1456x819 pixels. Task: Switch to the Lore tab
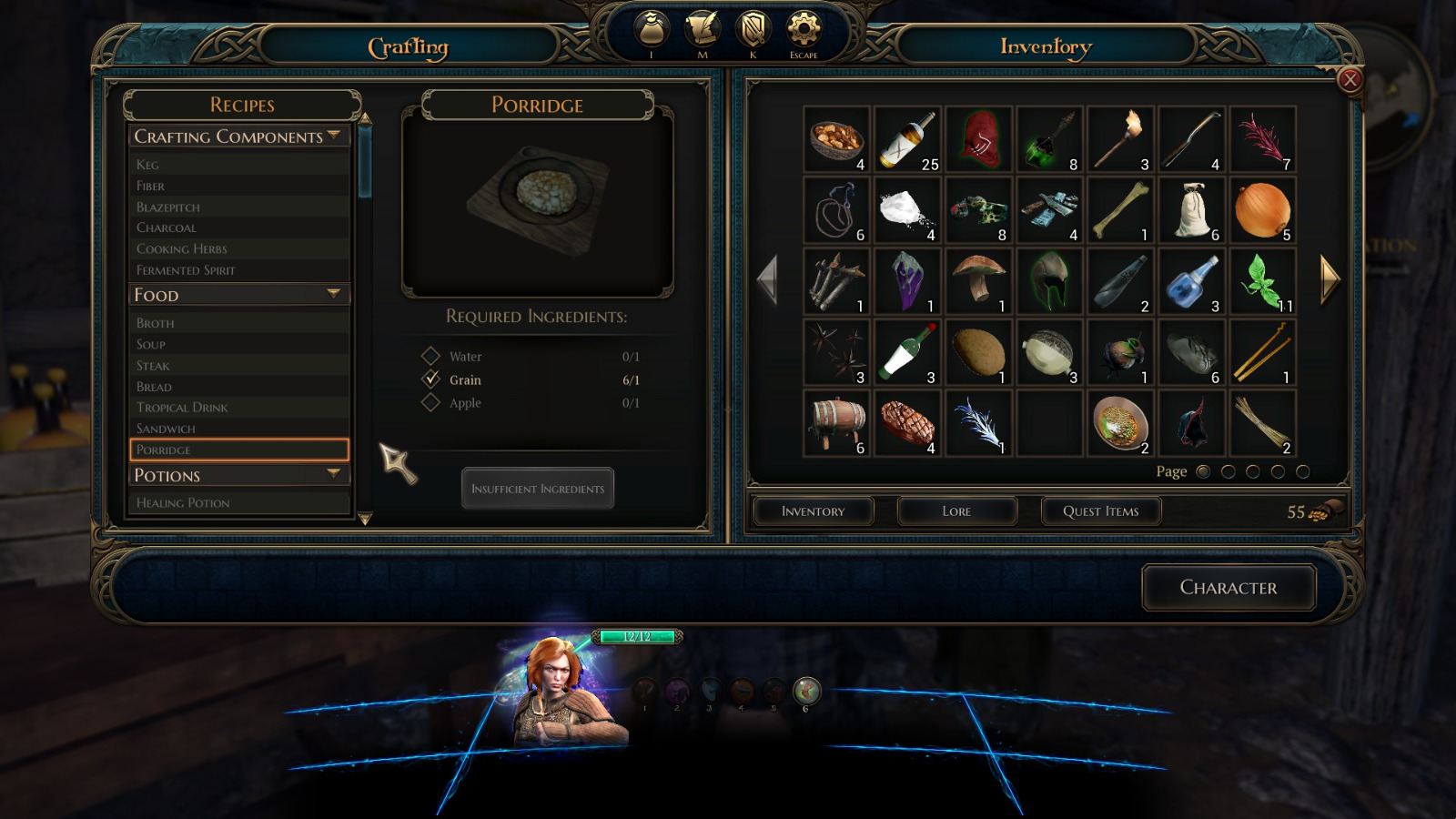point(956,511)
